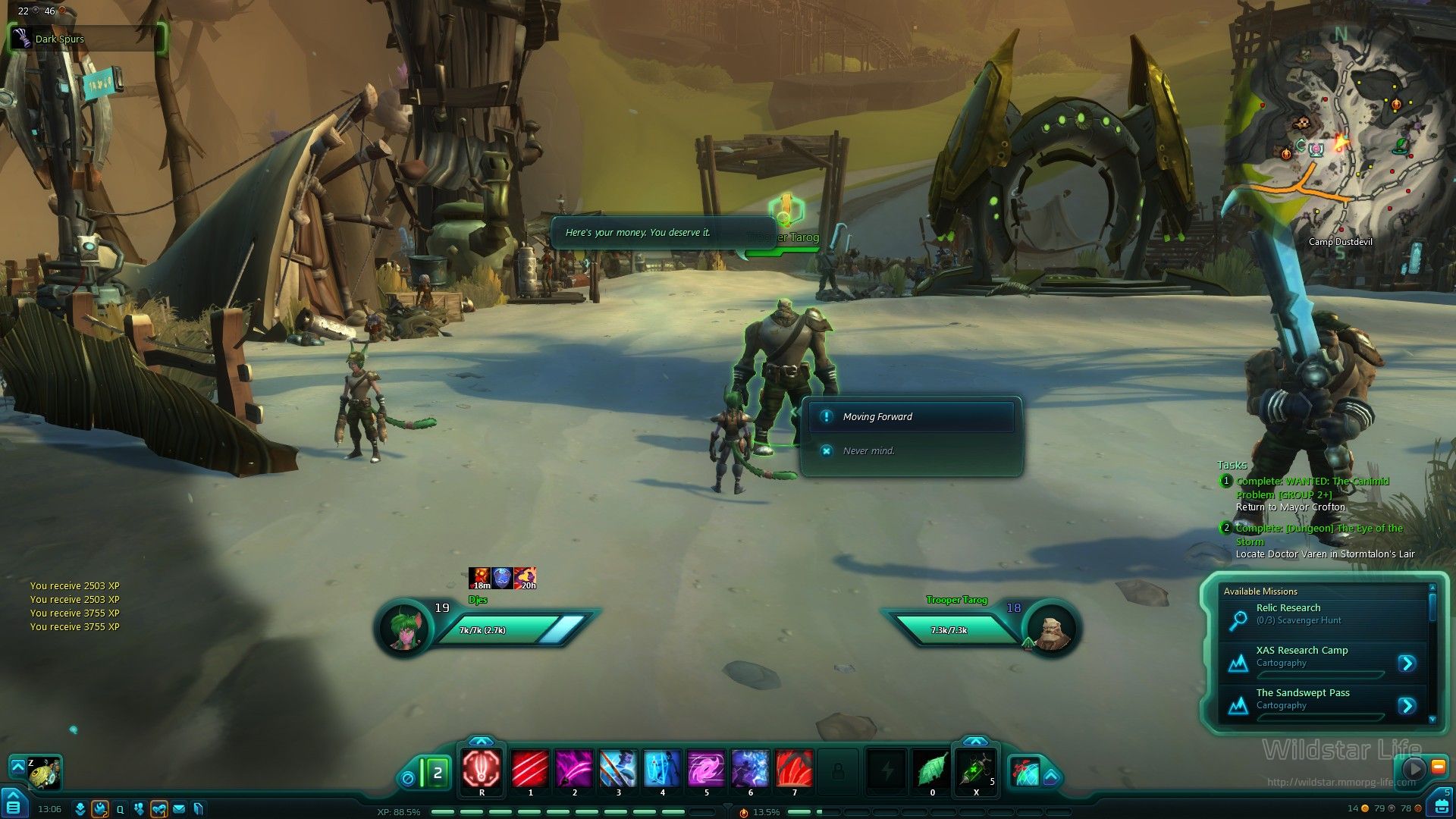Open the mail envelope icon
Viewport: 1456px width, 819px height.
tap(179, 809)
